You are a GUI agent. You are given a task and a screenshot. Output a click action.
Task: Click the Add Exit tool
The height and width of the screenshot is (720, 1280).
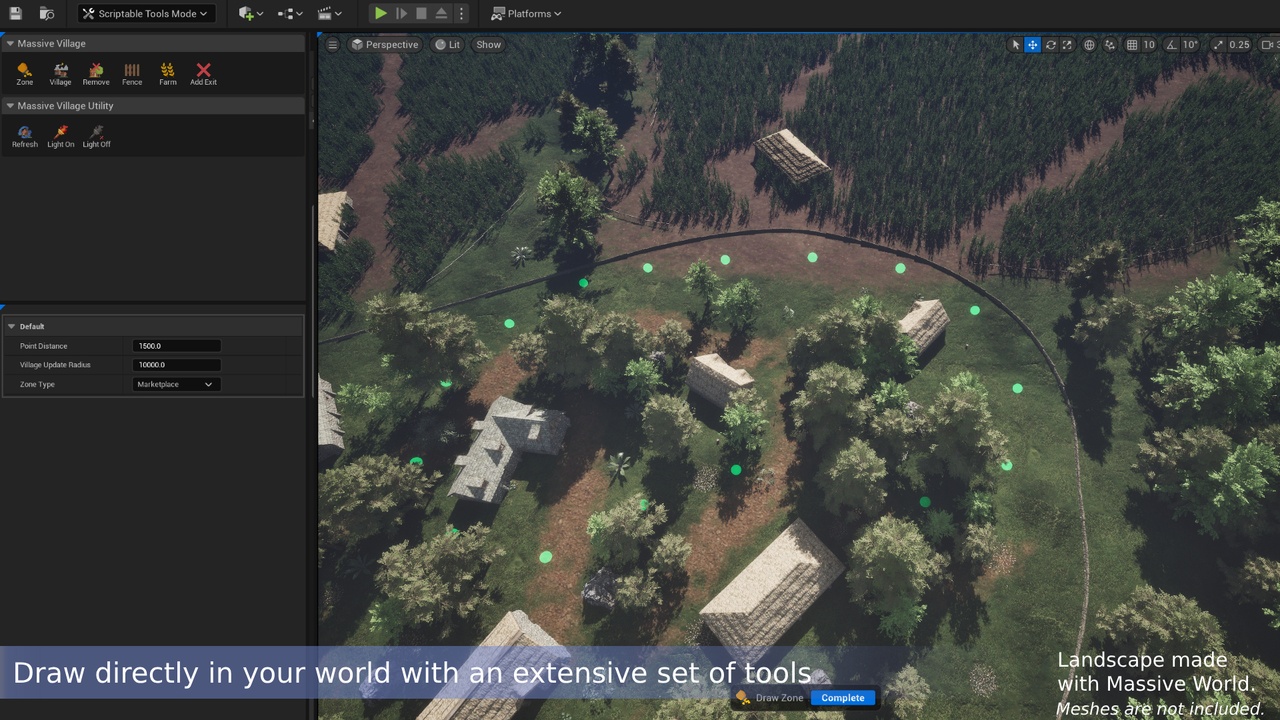click(203, 72)
